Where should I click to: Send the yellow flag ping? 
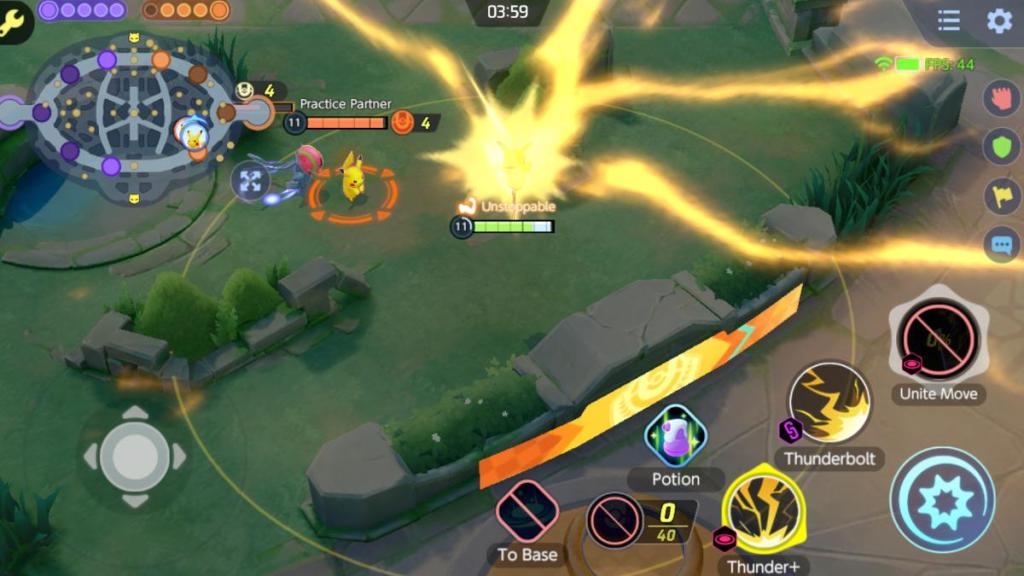[1001, 196]
